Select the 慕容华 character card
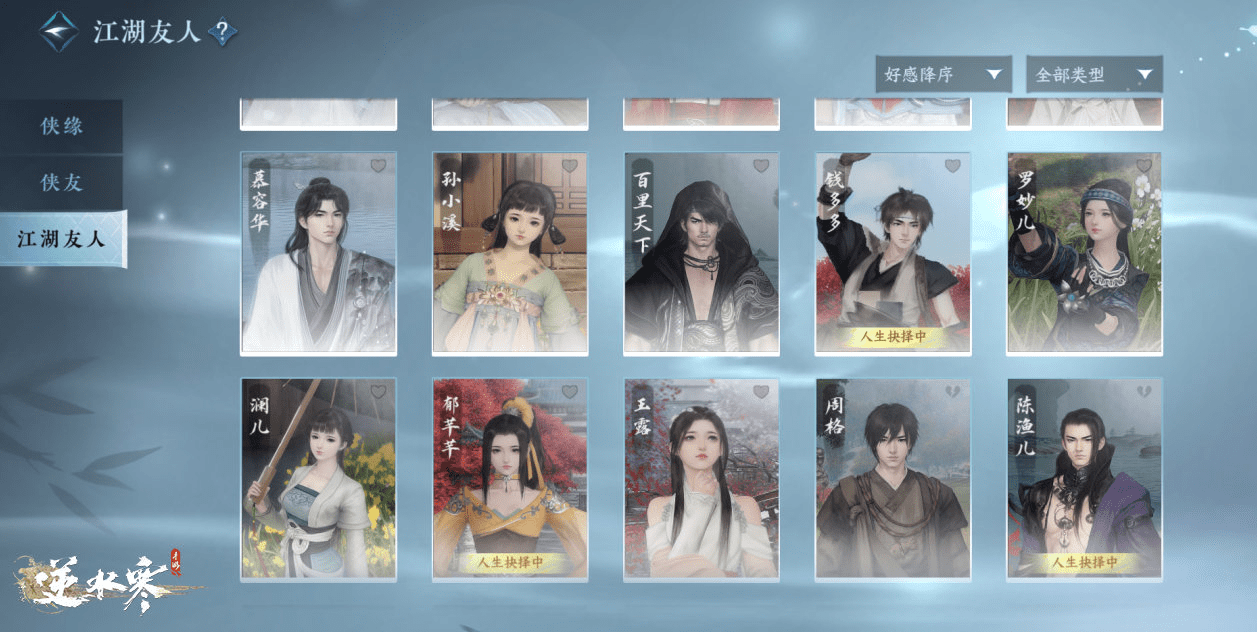This screenshot has width=1257, height=632. coord(318,254)
